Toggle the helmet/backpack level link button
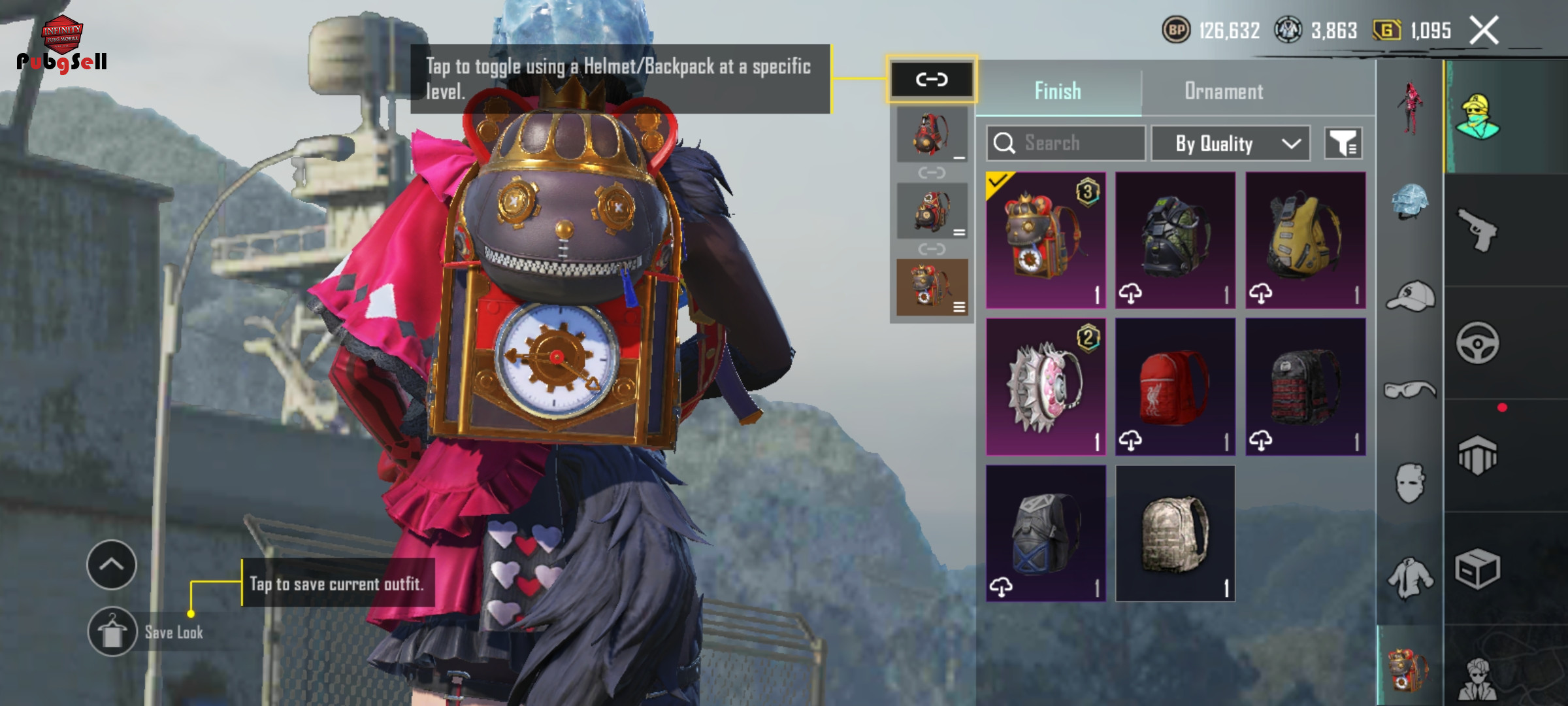1568x706 pixels. click(x=931, y=80)
